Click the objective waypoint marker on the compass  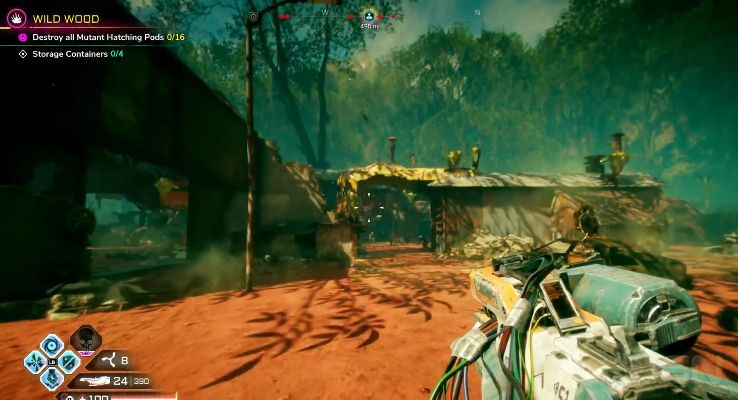[368, 16]
